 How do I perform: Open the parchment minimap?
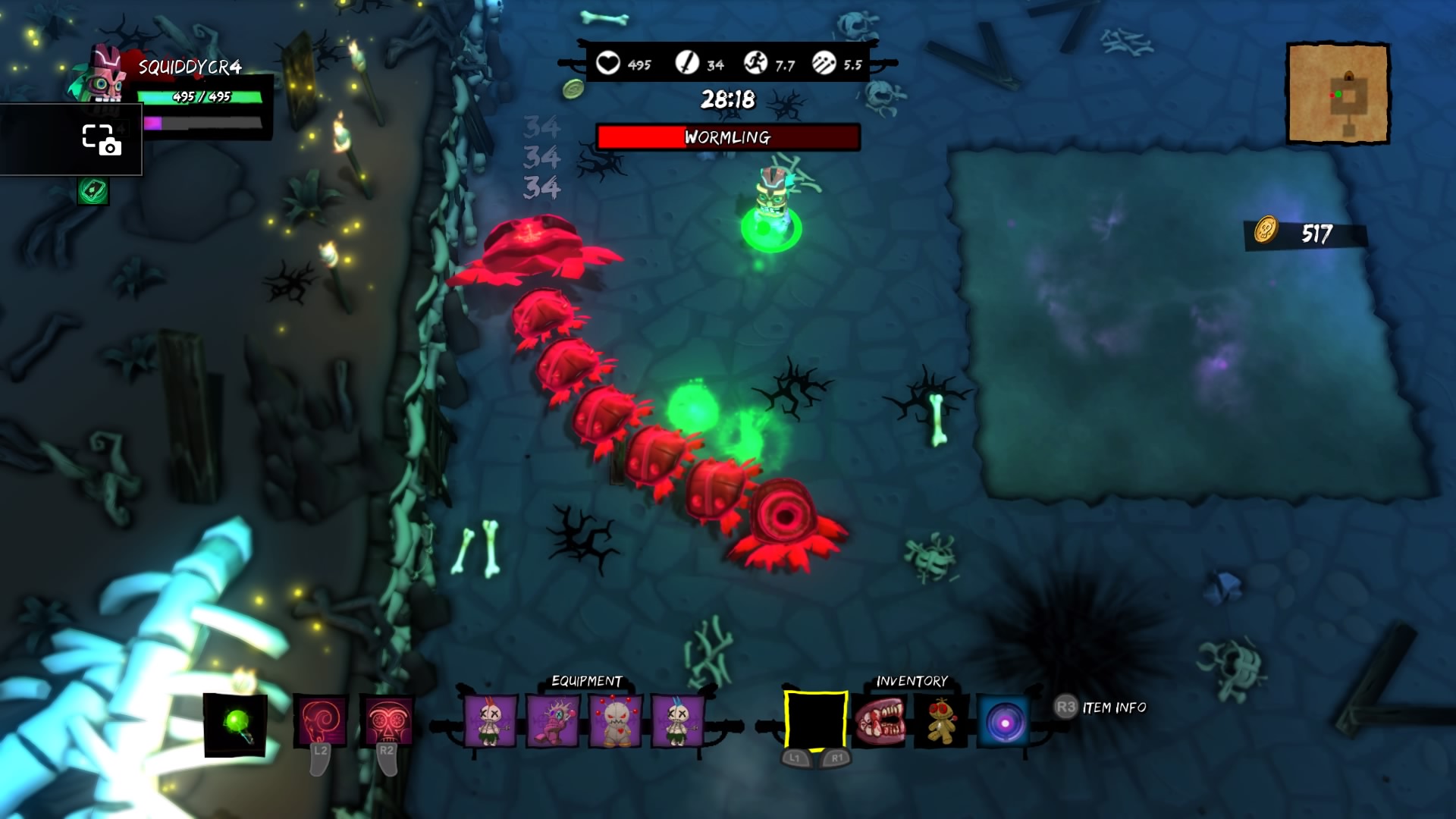click(x=1338, y=93)
